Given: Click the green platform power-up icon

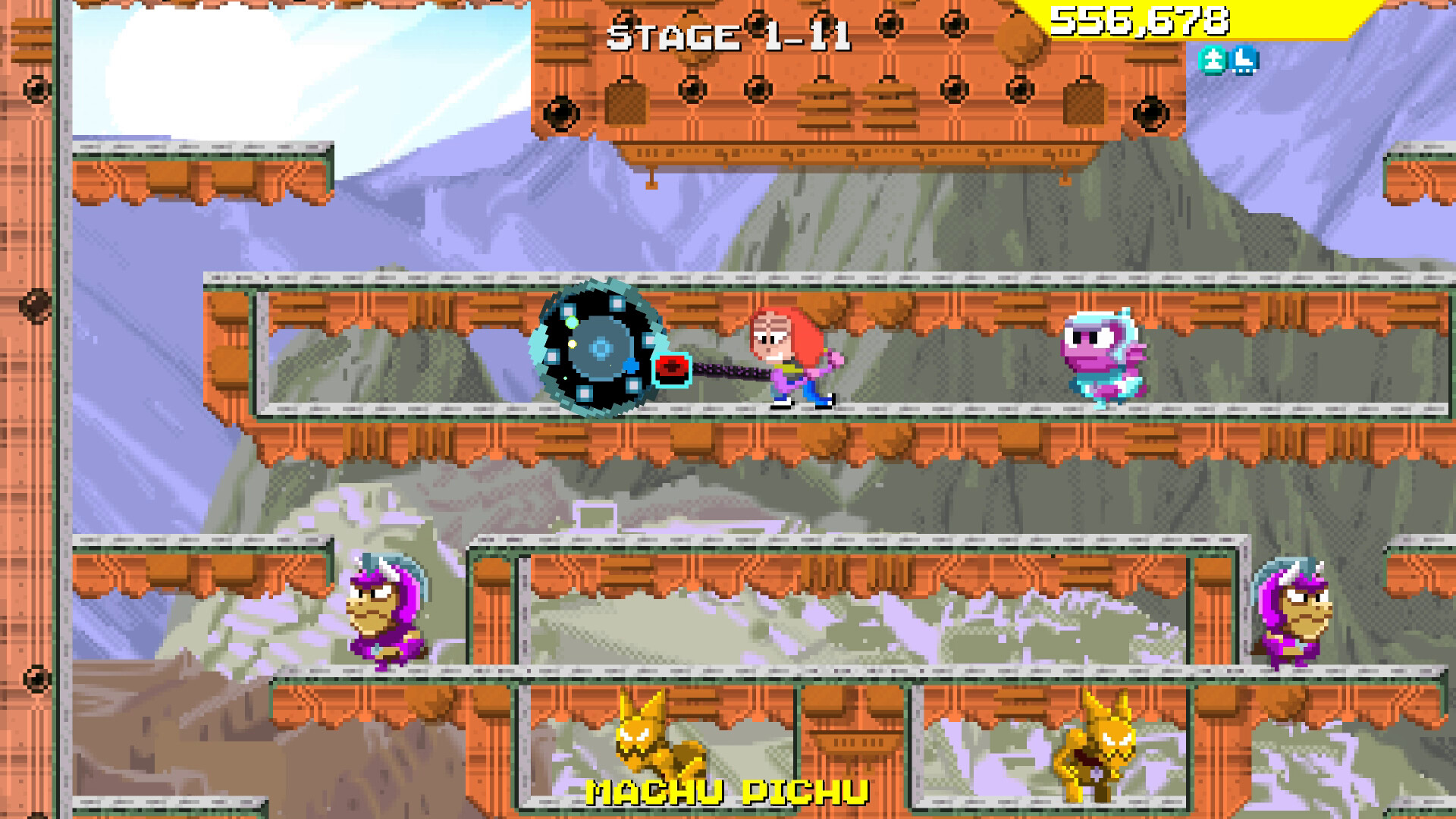Looking at the screenshot, I should pyautogui.click(x=1214, y=61).
